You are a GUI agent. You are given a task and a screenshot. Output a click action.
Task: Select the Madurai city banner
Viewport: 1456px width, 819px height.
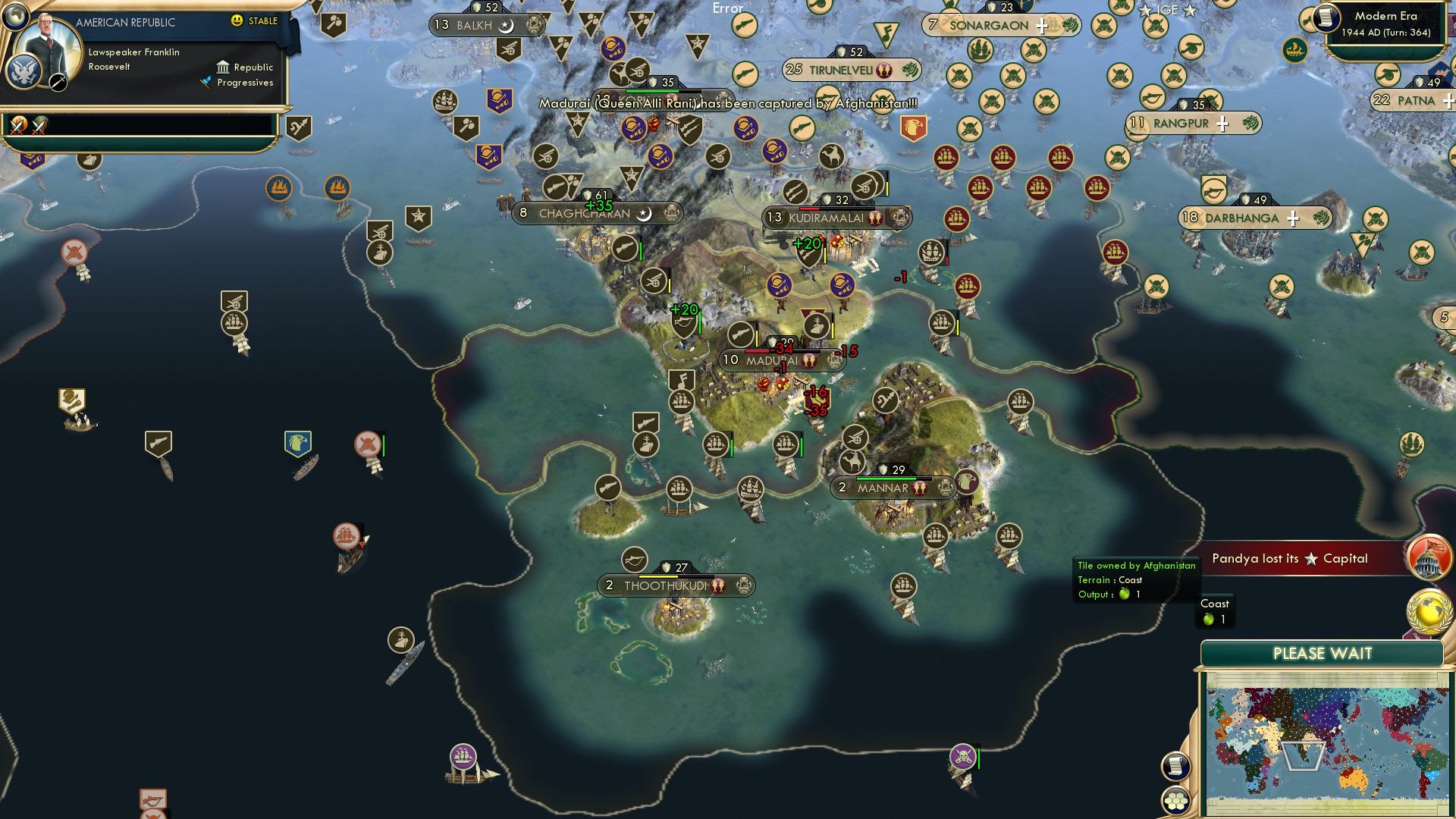(x=766, y=359)
